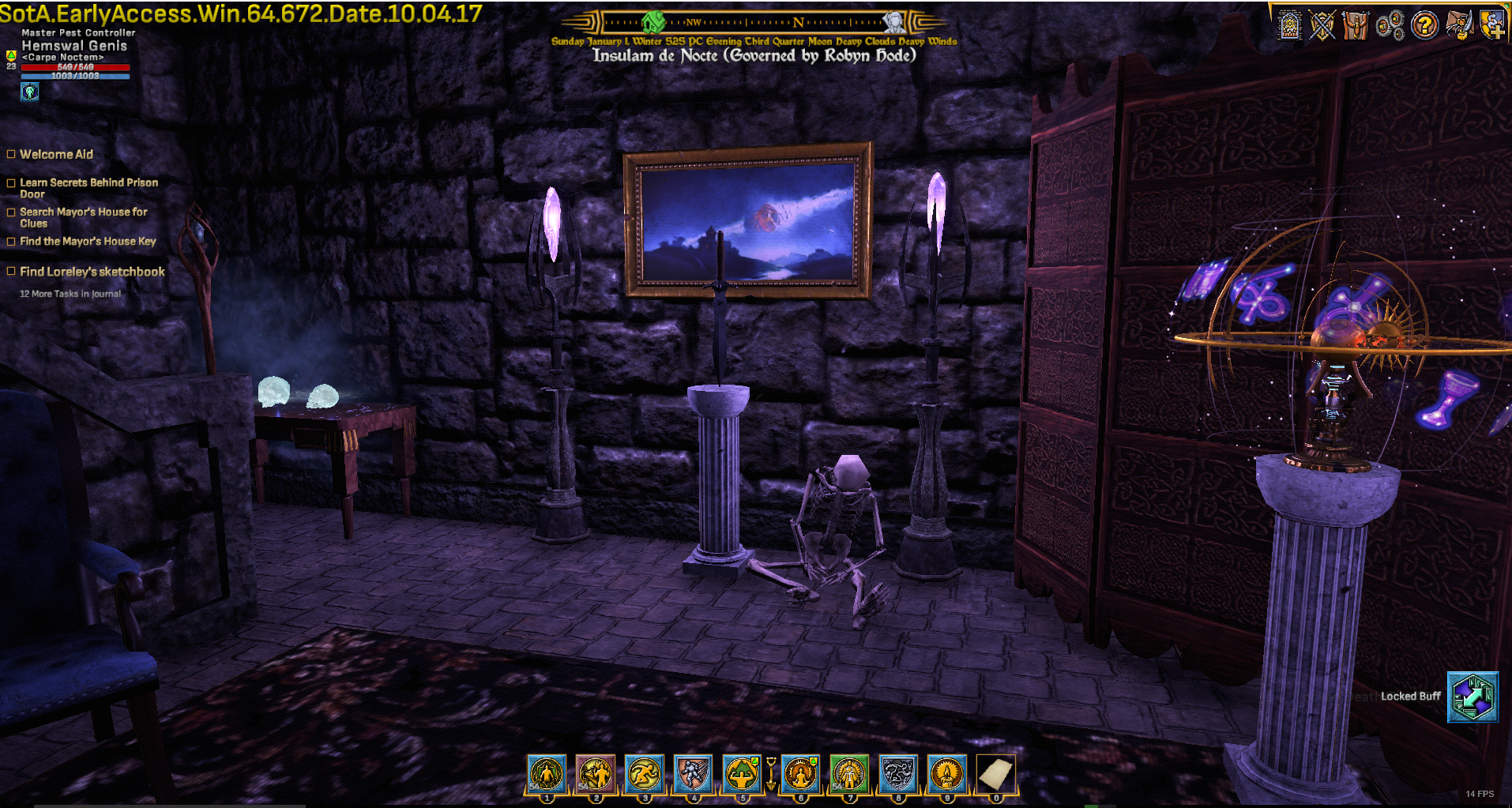Choose Find Loreley's sketchbook task
The height and width of the screenshot is (808, 1512).
pyautogui.click(x=92, y=272)
